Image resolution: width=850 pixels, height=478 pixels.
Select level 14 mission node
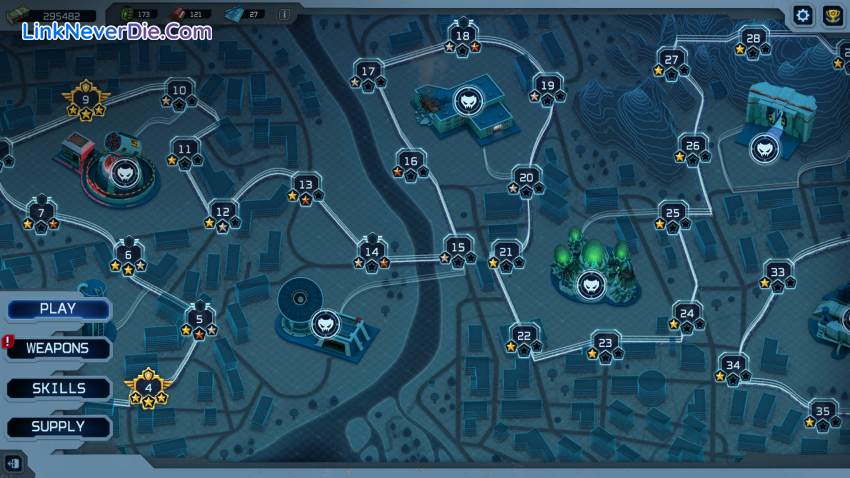pyautogui.click(x=371, y=253)
